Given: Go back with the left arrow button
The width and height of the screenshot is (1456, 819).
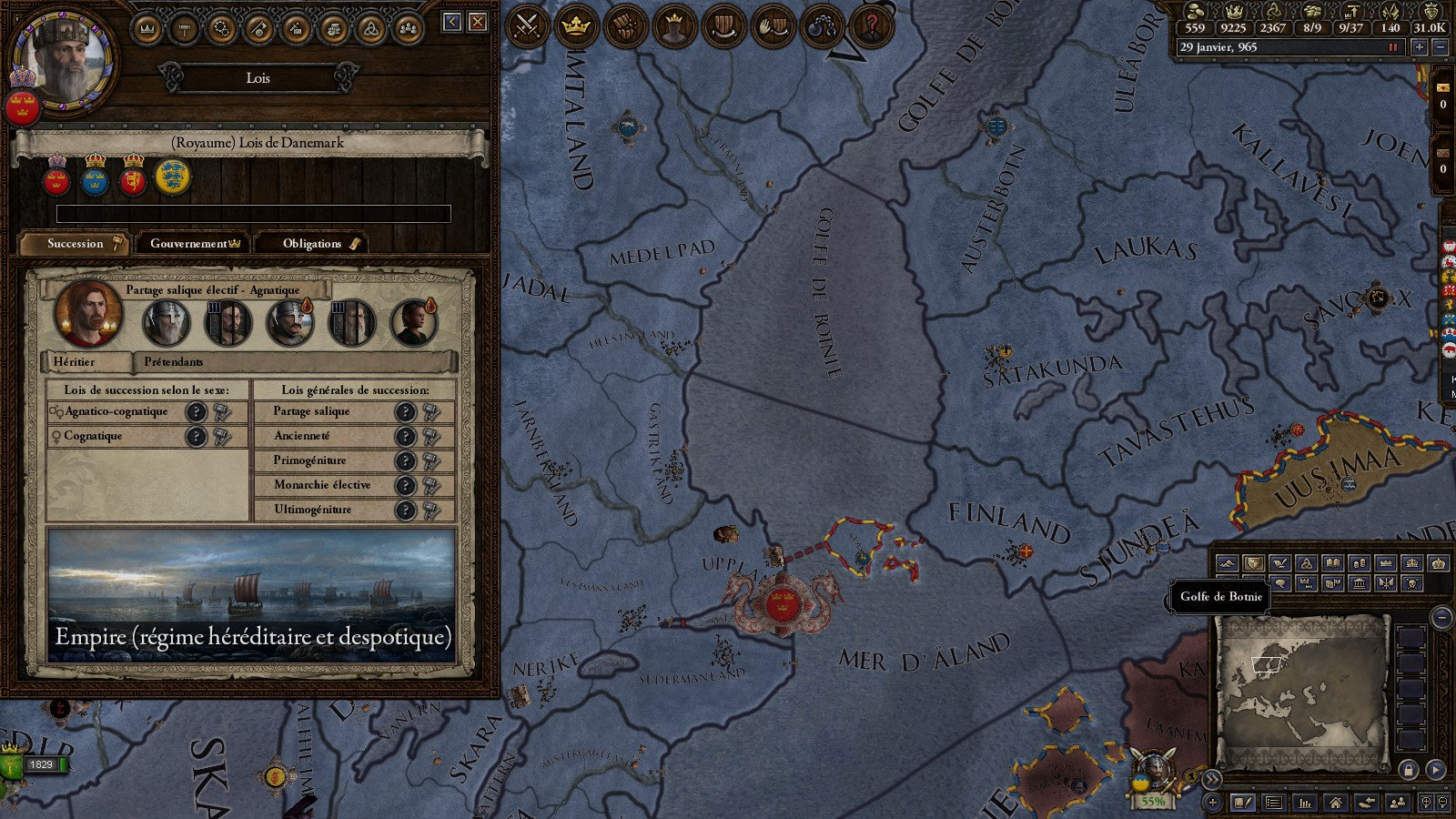Looking at the screenshot, I should pyautogui.click(x=452, y=22).
